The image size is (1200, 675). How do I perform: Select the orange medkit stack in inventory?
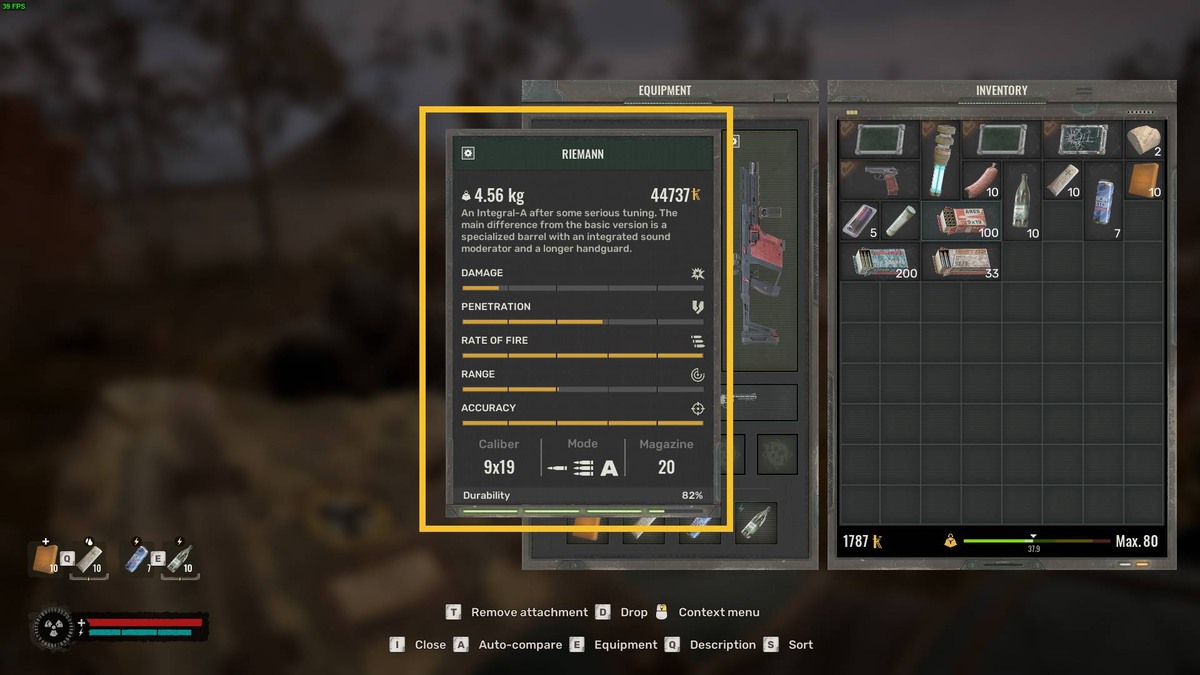1143,181
